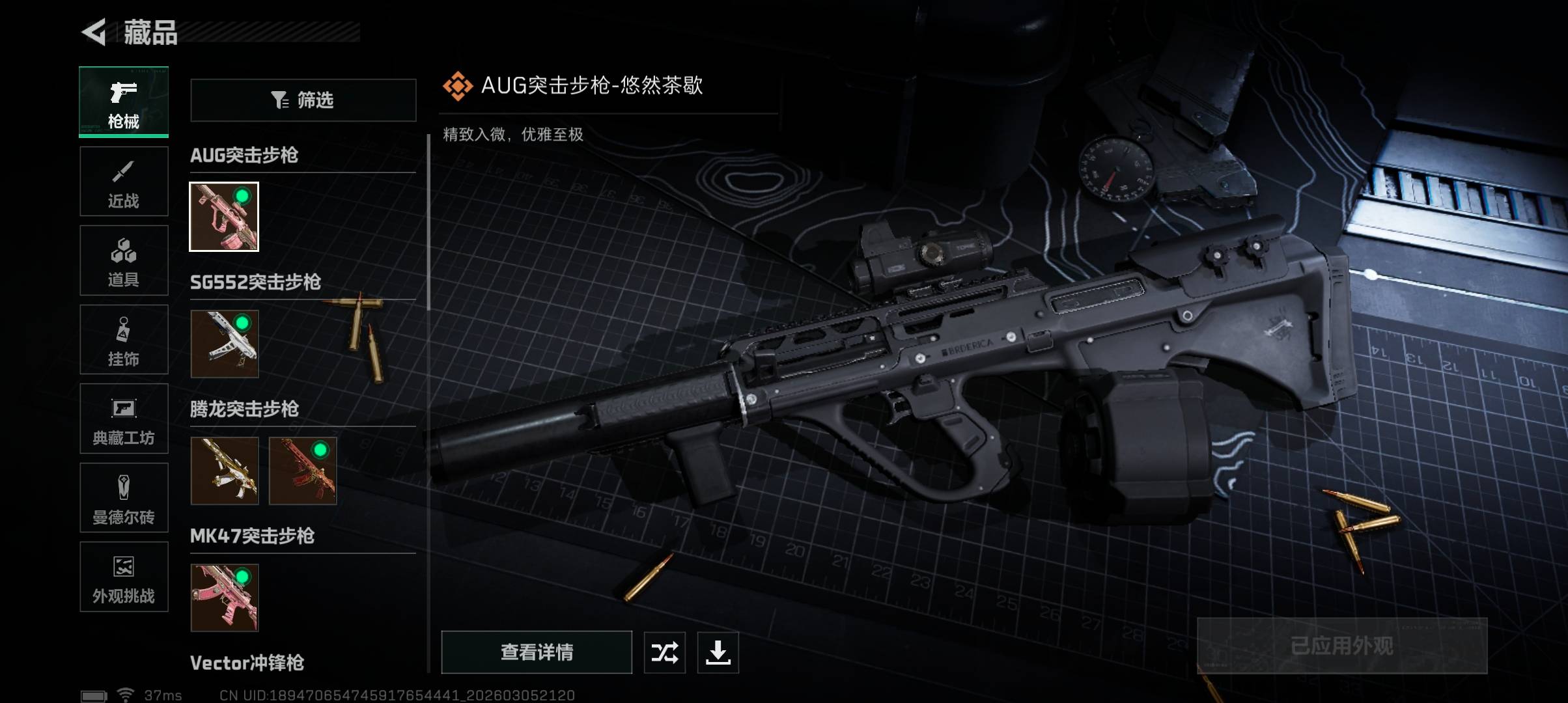1568x703 pixels.
Task: Show the 挂饰 charms category
Action: [124, 340]
